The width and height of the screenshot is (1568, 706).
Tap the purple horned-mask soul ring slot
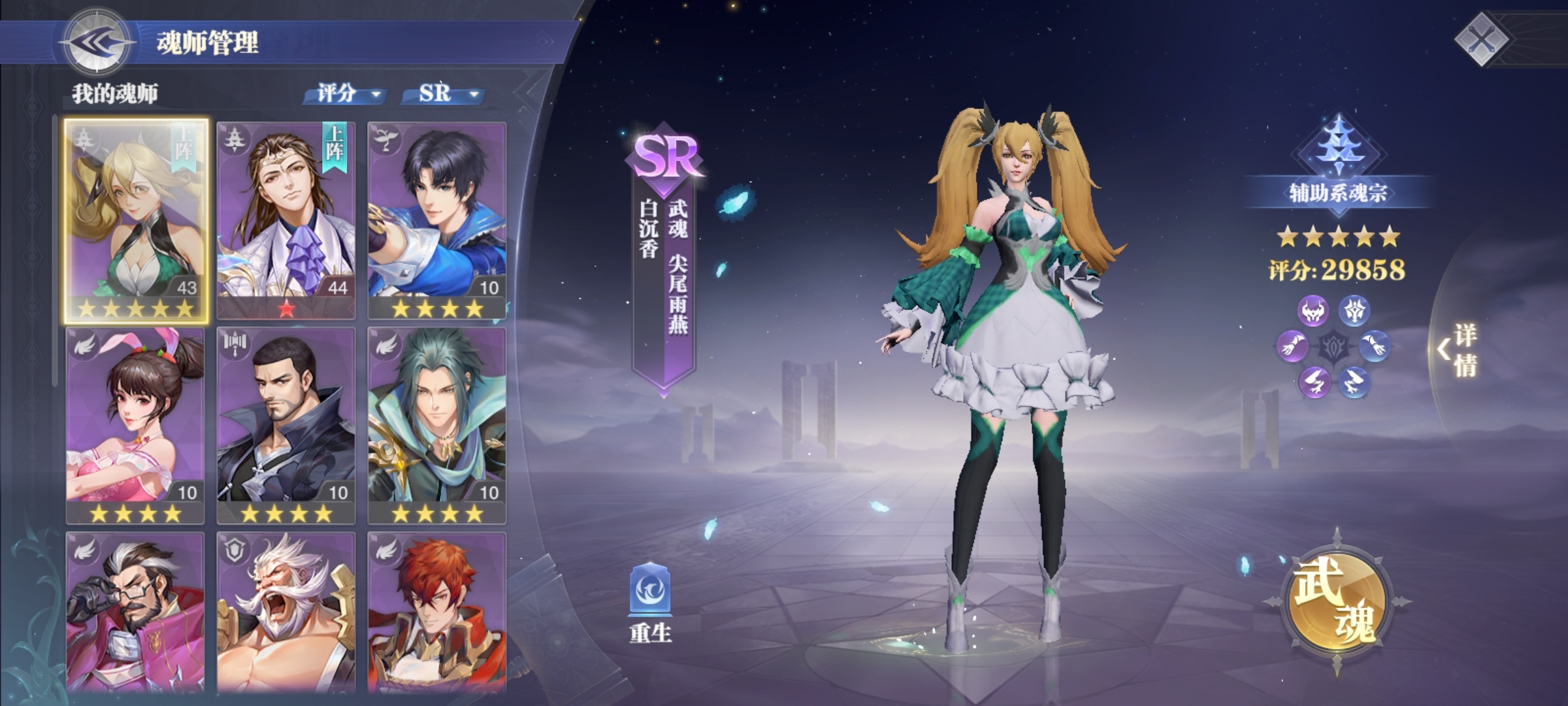(x=1313, y=311)
